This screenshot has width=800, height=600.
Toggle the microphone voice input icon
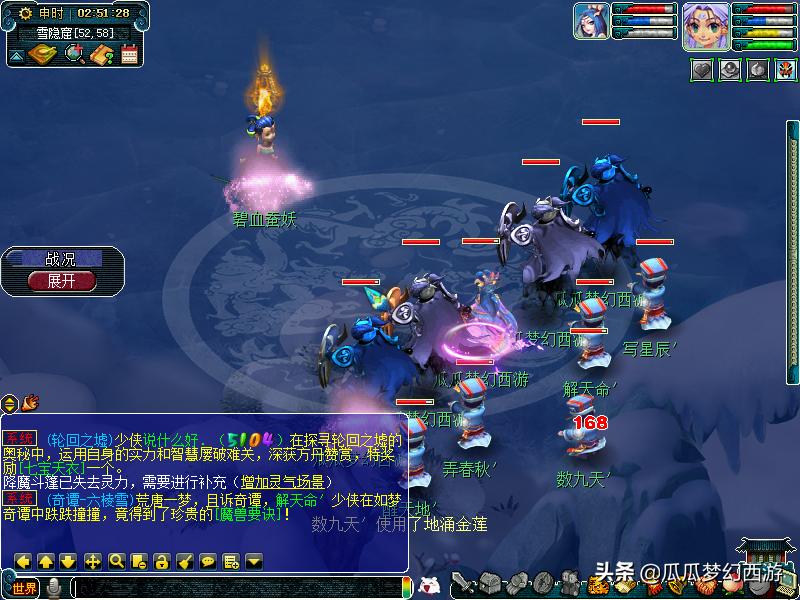tap(54, 588)
